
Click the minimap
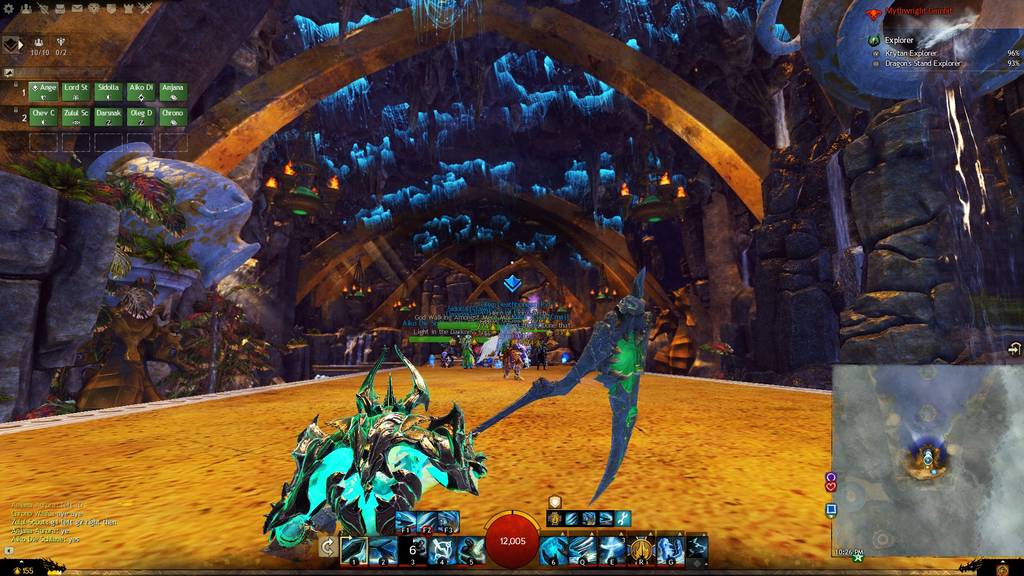(926, 459)
